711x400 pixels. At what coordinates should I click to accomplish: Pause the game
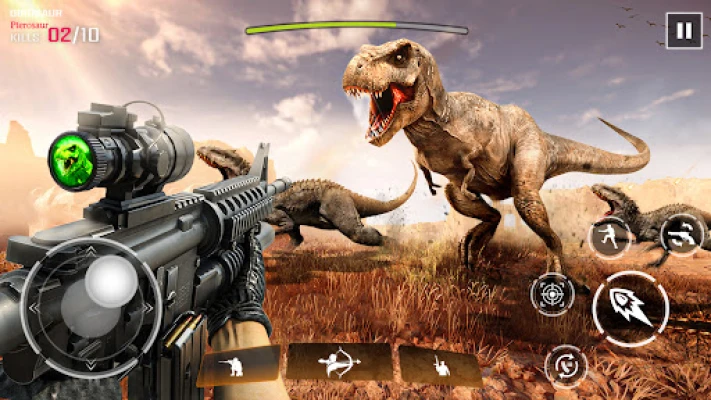(x=683, y=30)
